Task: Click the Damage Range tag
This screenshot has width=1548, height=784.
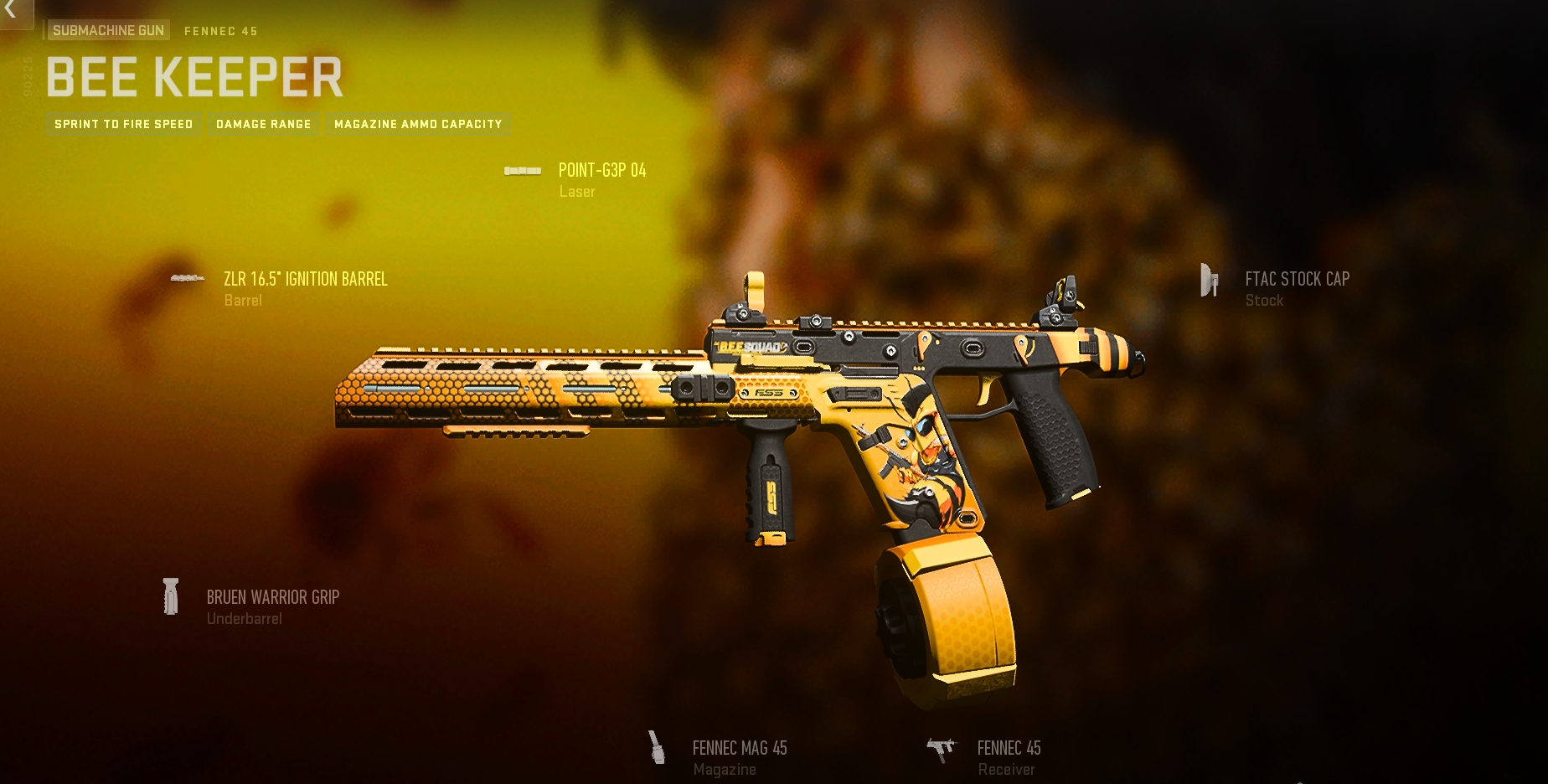Action: pos(263,124)
